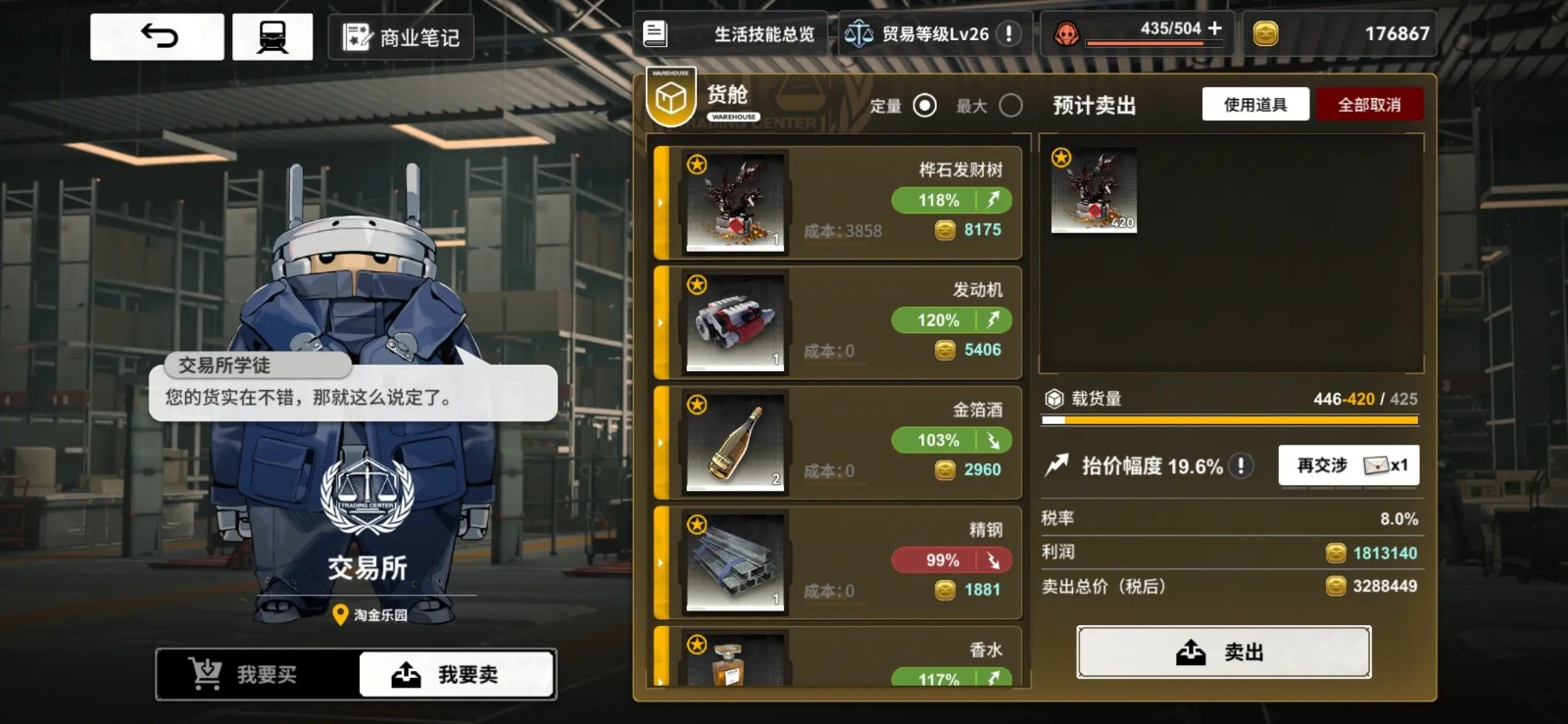The height and width of the screenshot is (724, 1568).
Task: Toggle the star on the 桦石发财树 card
Action: 698,165
